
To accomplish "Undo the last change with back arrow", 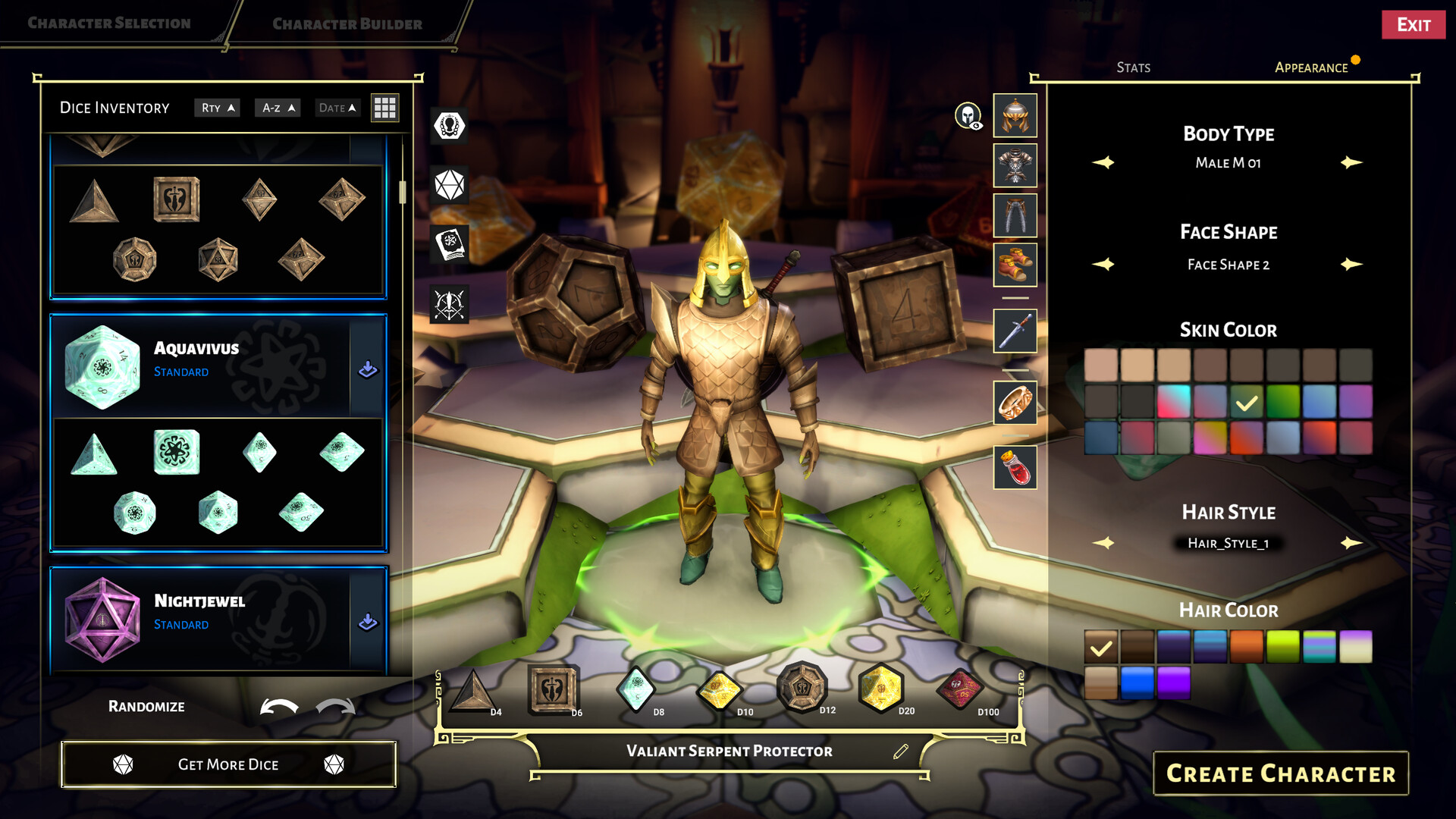I will click(278, 707).
